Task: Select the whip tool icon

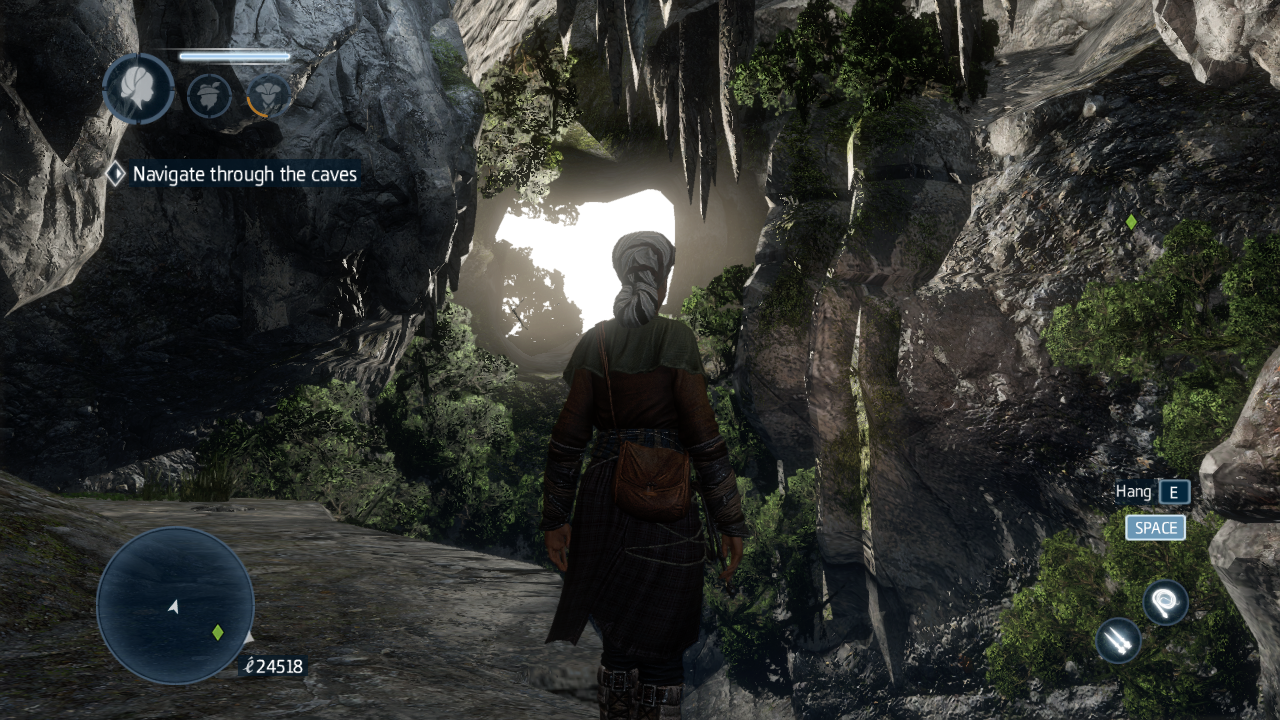Action: pos(1165,602)
